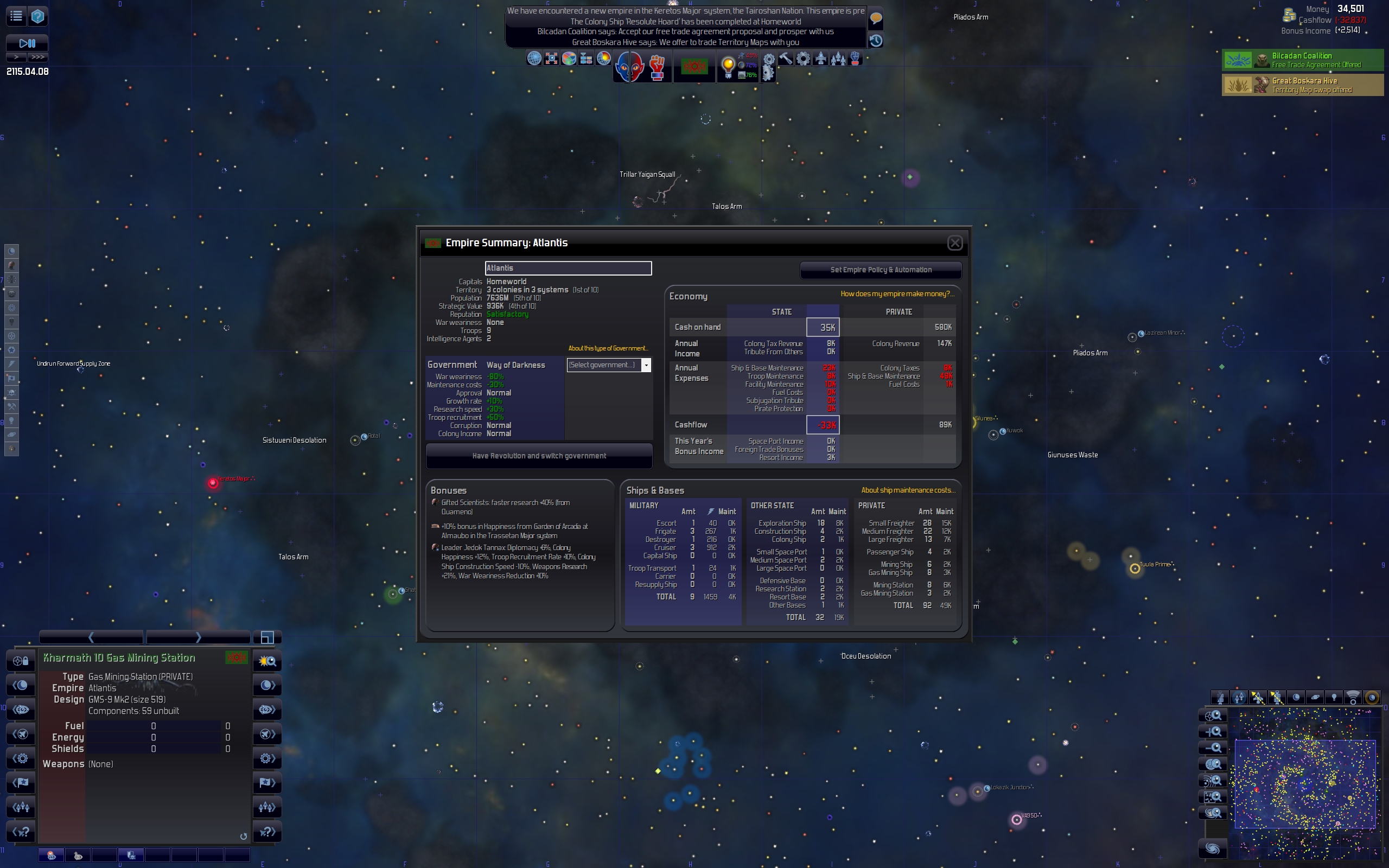
Task: Open the construction hammer icon
Action: [x=785, y=59]
